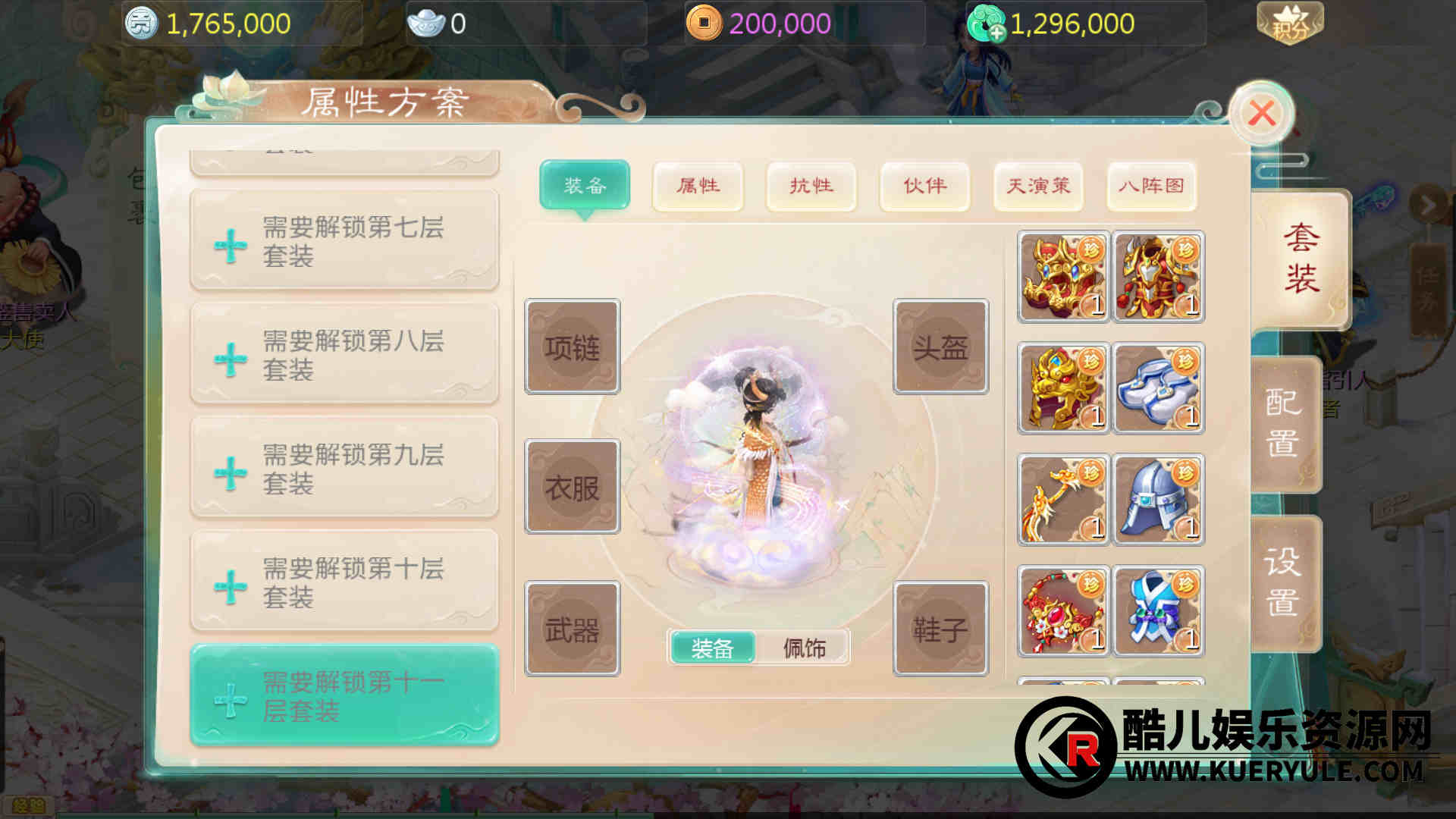The width and height of the screenshot is (1456, 819).
Task: Switch to the 八阵图 tab
Action: [x=1151, y=186]
